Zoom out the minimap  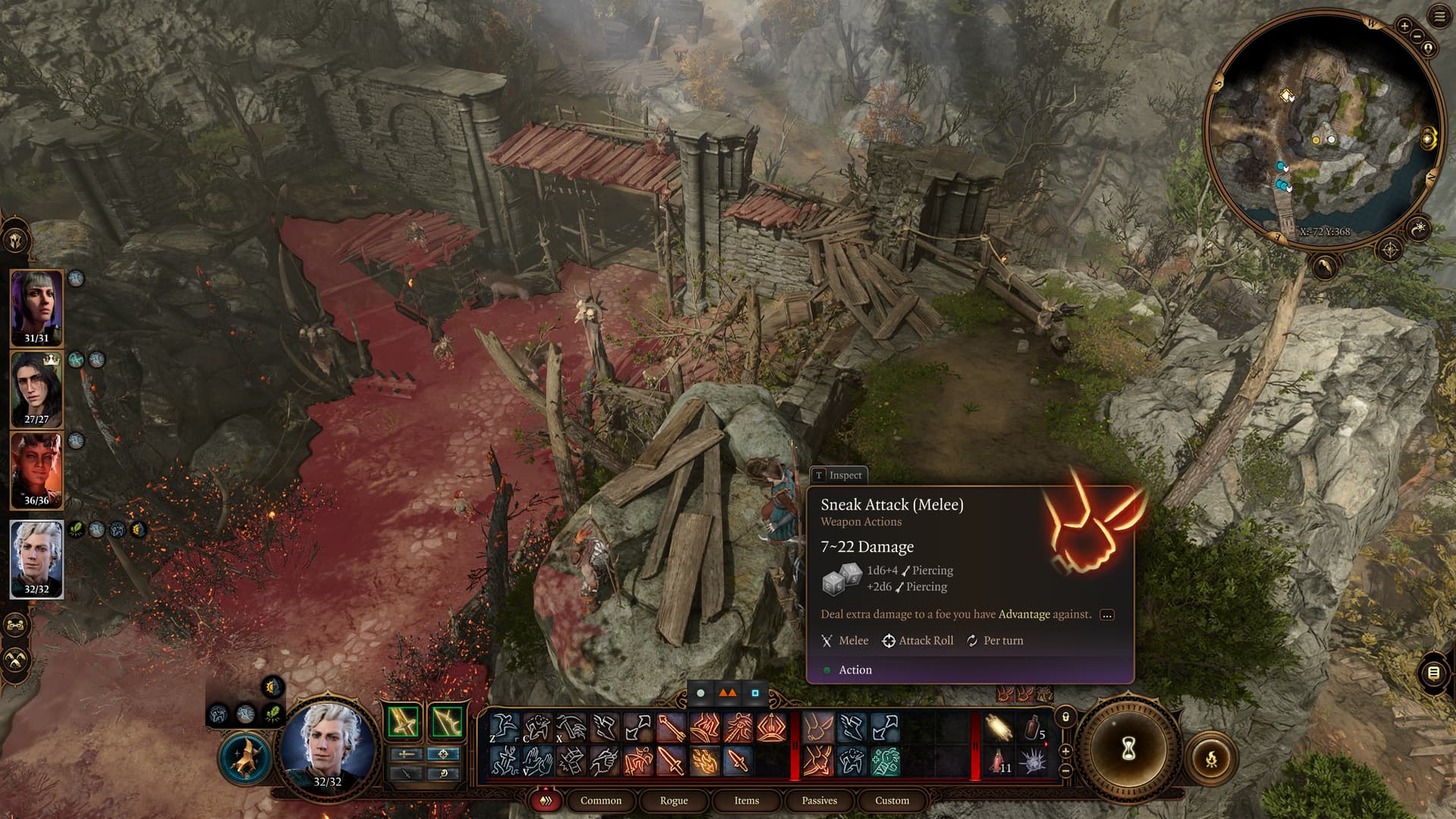1417,35
